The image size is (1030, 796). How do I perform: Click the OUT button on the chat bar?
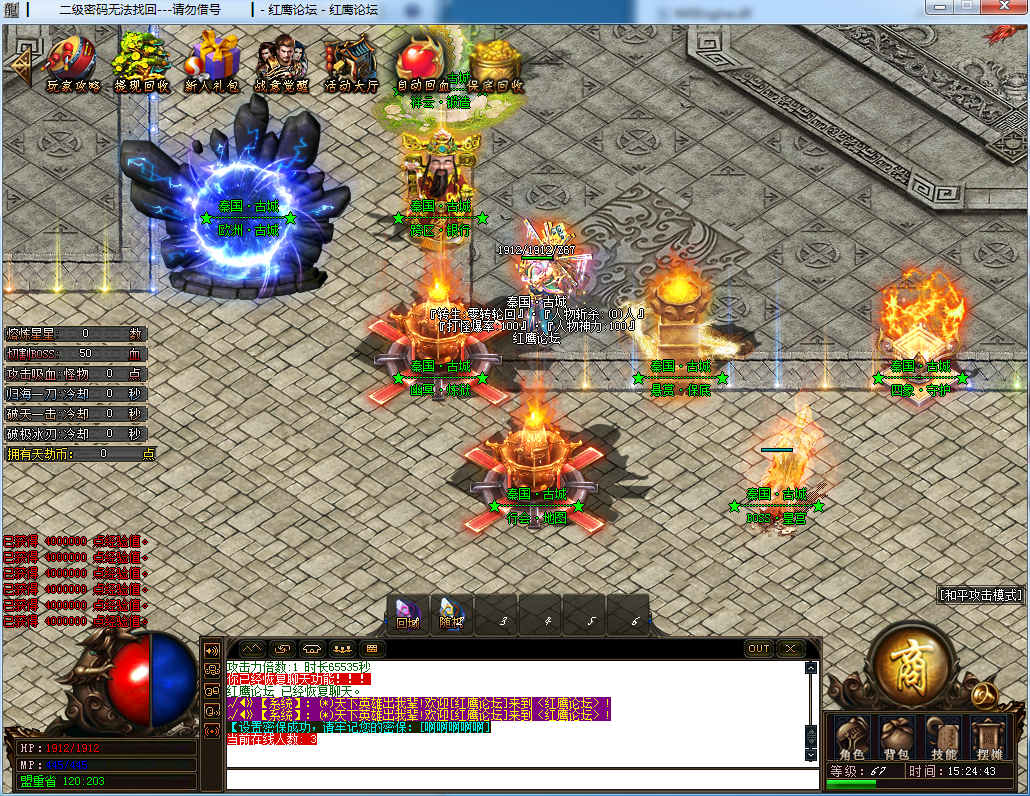click(759, 648)
